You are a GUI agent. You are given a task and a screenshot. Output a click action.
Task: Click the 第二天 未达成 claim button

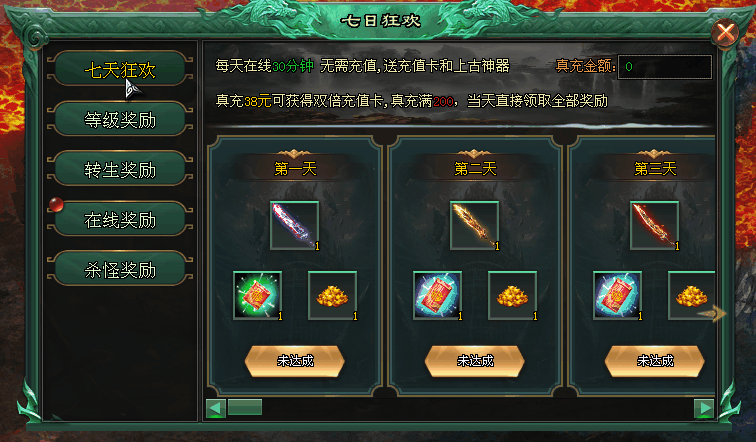point(474,360)
